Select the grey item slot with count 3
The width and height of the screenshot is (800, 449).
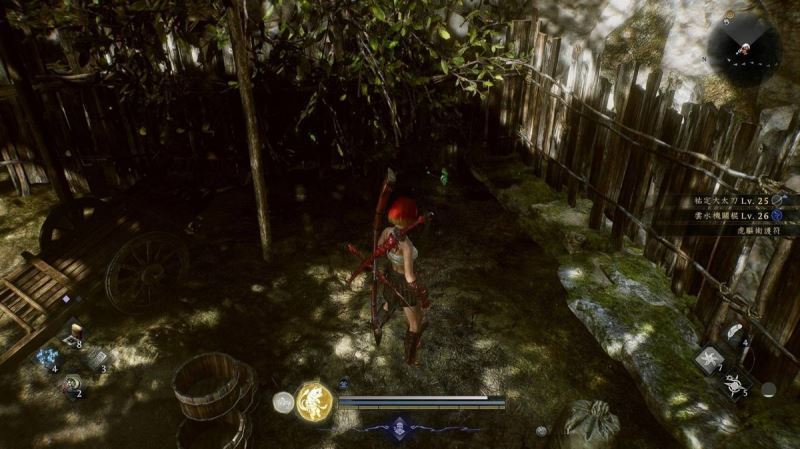96,358
